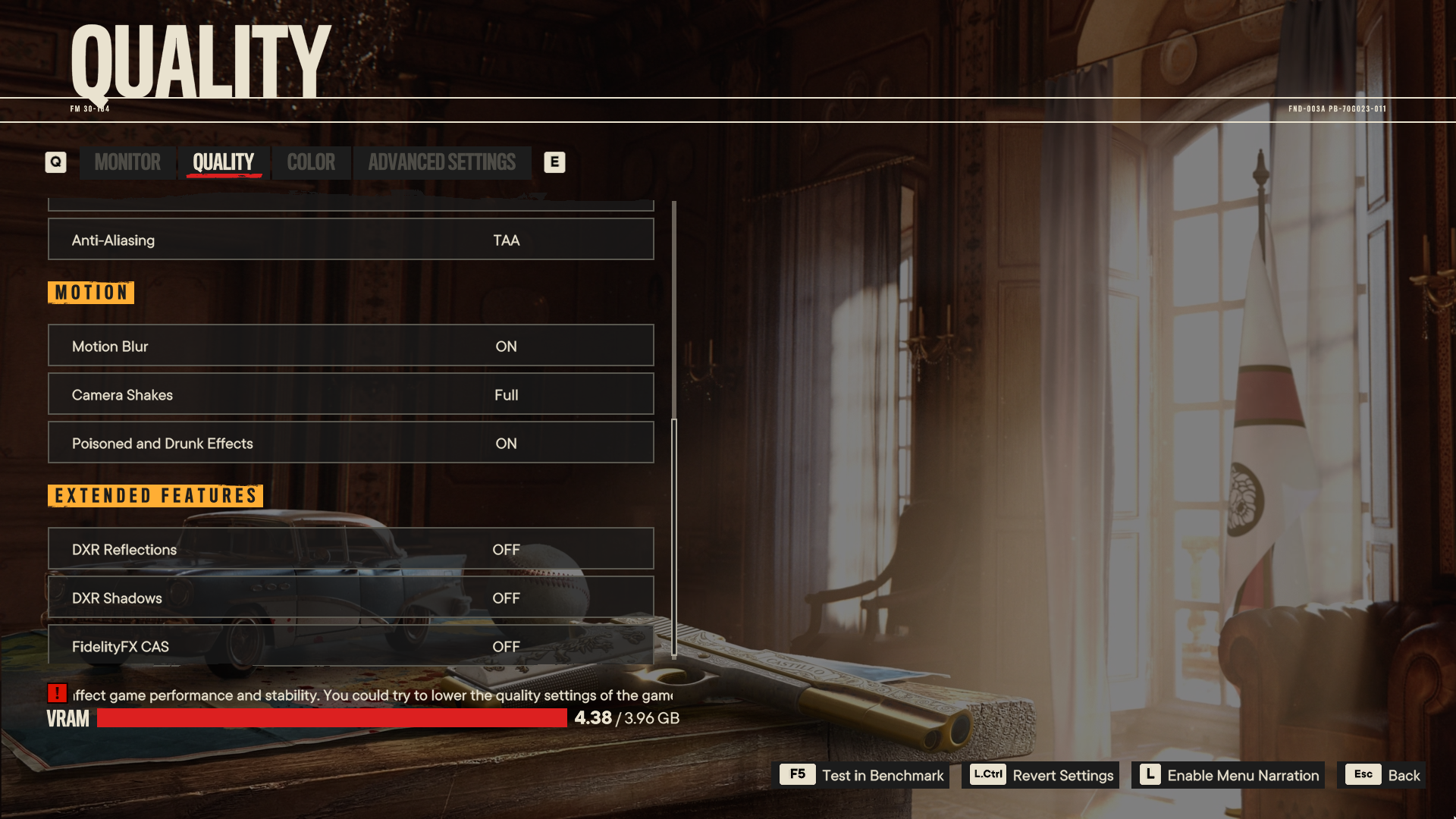Click Test in Benchmark
The image size is (1456, 819).
[x=863, y=775]
